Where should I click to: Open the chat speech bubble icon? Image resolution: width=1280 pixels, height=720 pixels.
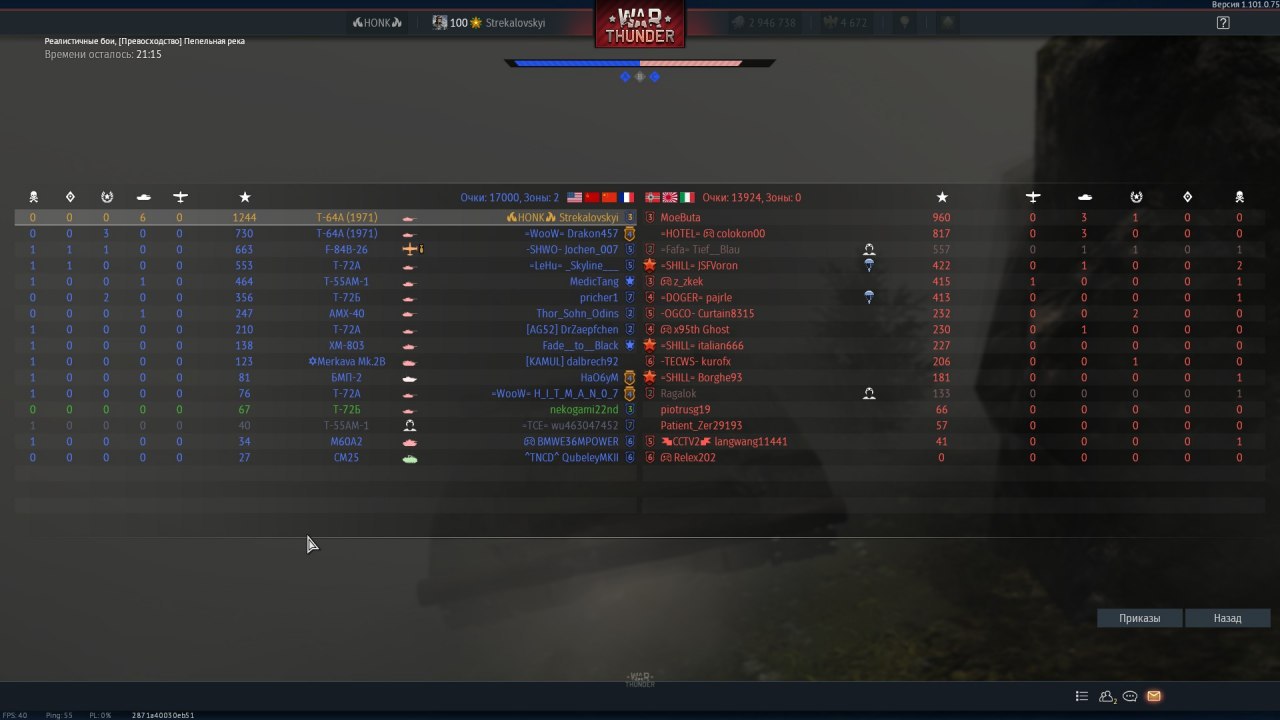[1130, 696]
